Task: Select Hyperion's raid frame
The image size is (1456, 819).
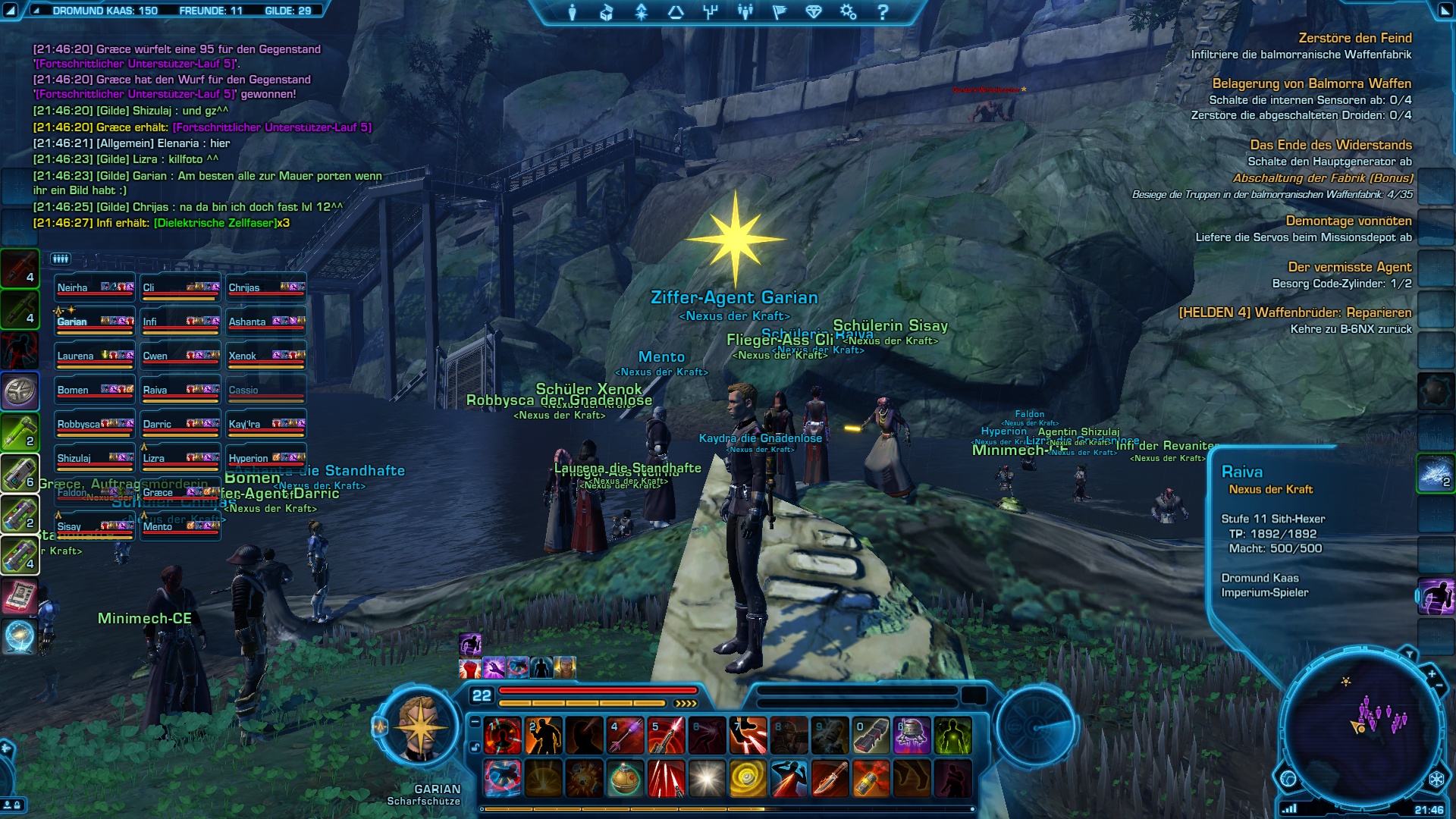Action: (266, 459)
